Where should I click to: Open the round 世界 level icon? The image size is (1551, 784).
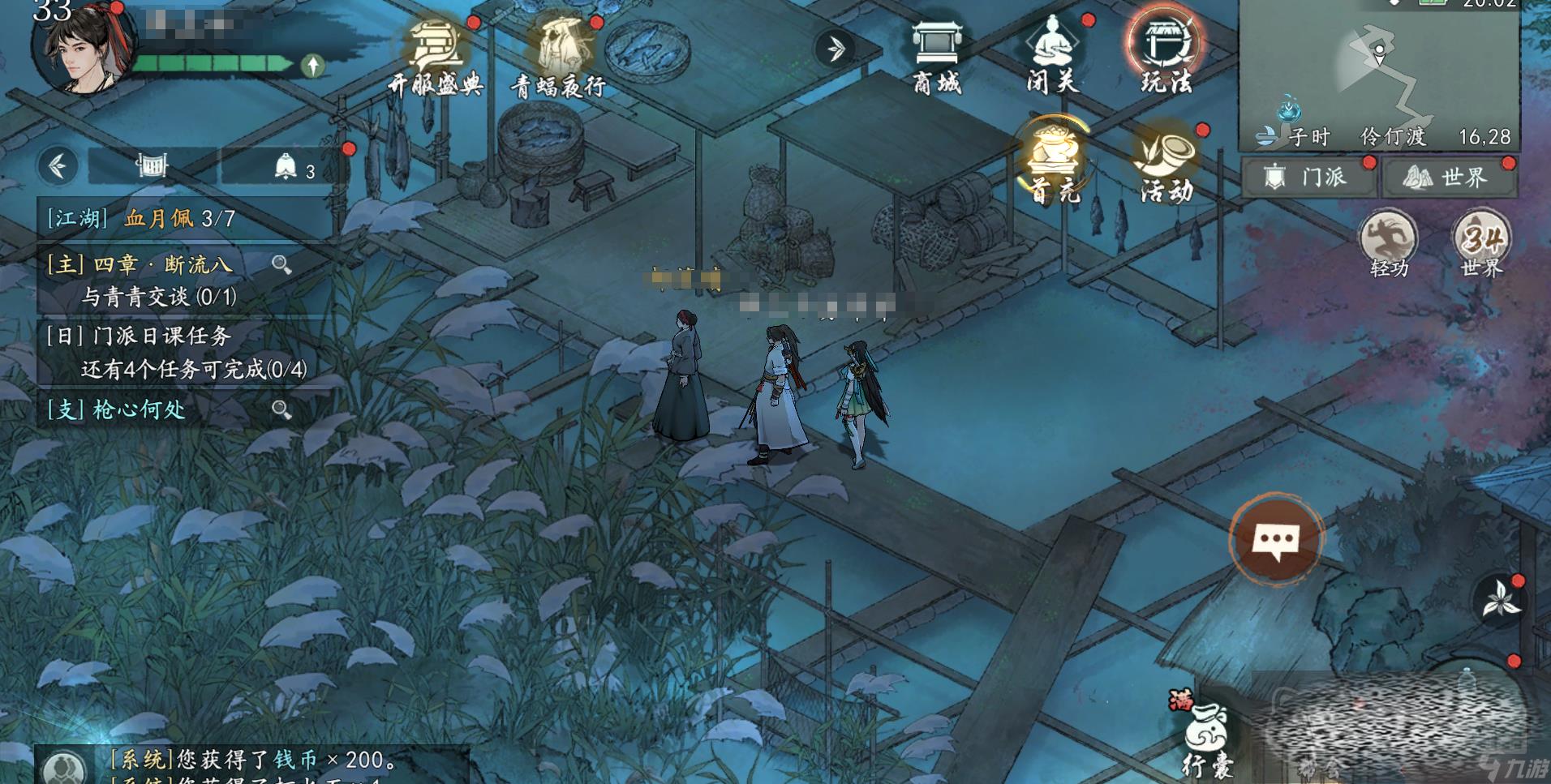1482,245
